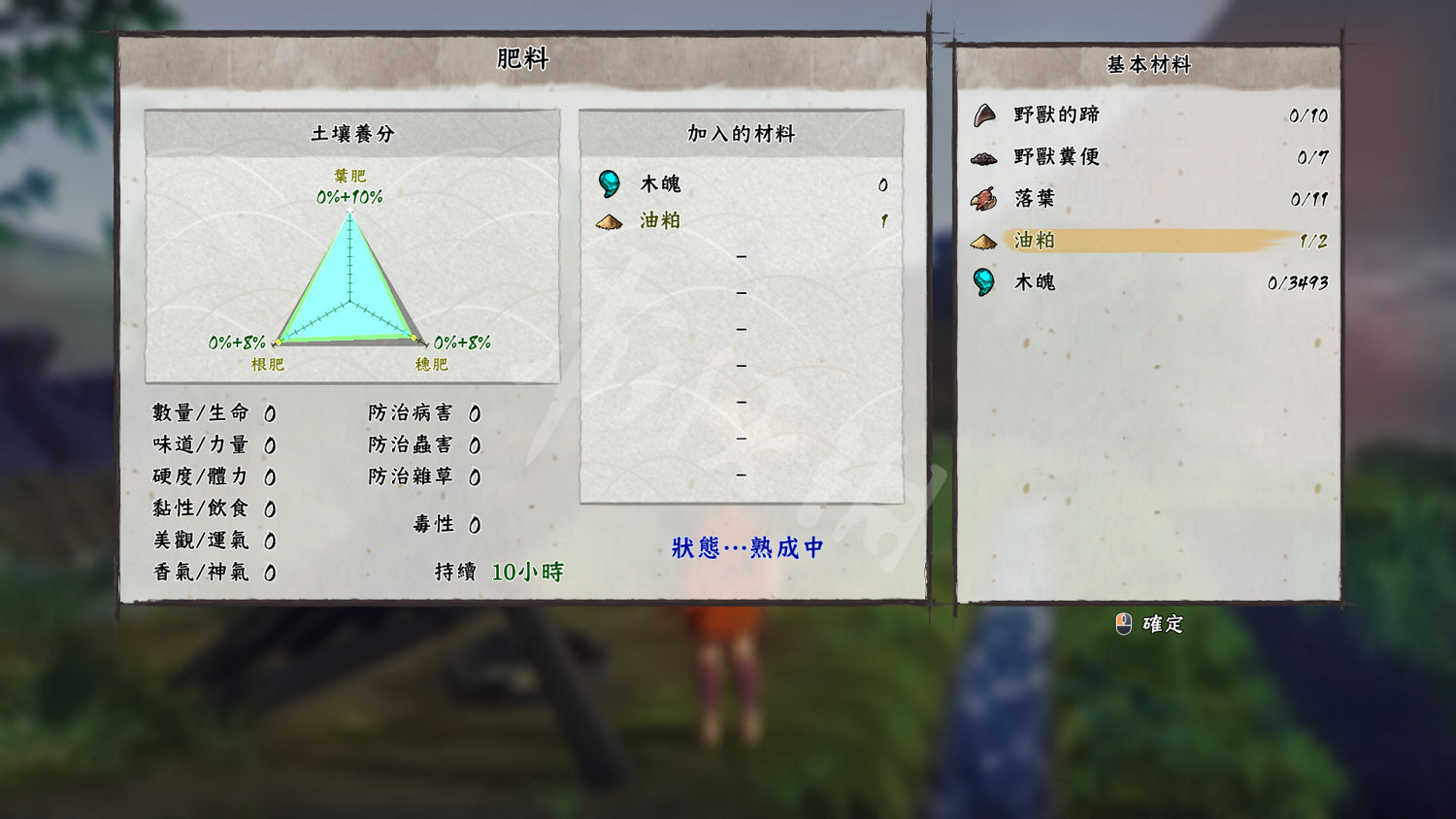The height and width of the screenshot is (819, 1456).
Task: Open the 加入的材料 materials list
Action: click(741, 133)
